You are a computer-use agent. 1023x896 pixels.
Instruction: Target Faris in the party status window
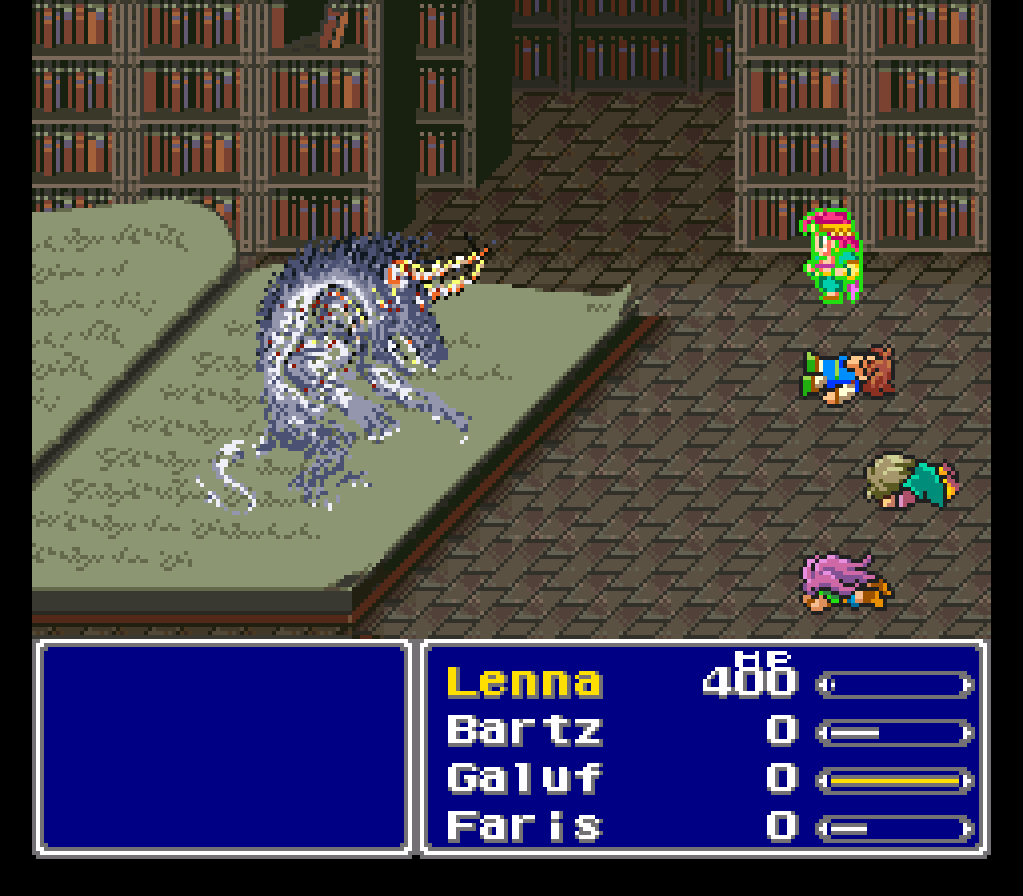[524, 827]
